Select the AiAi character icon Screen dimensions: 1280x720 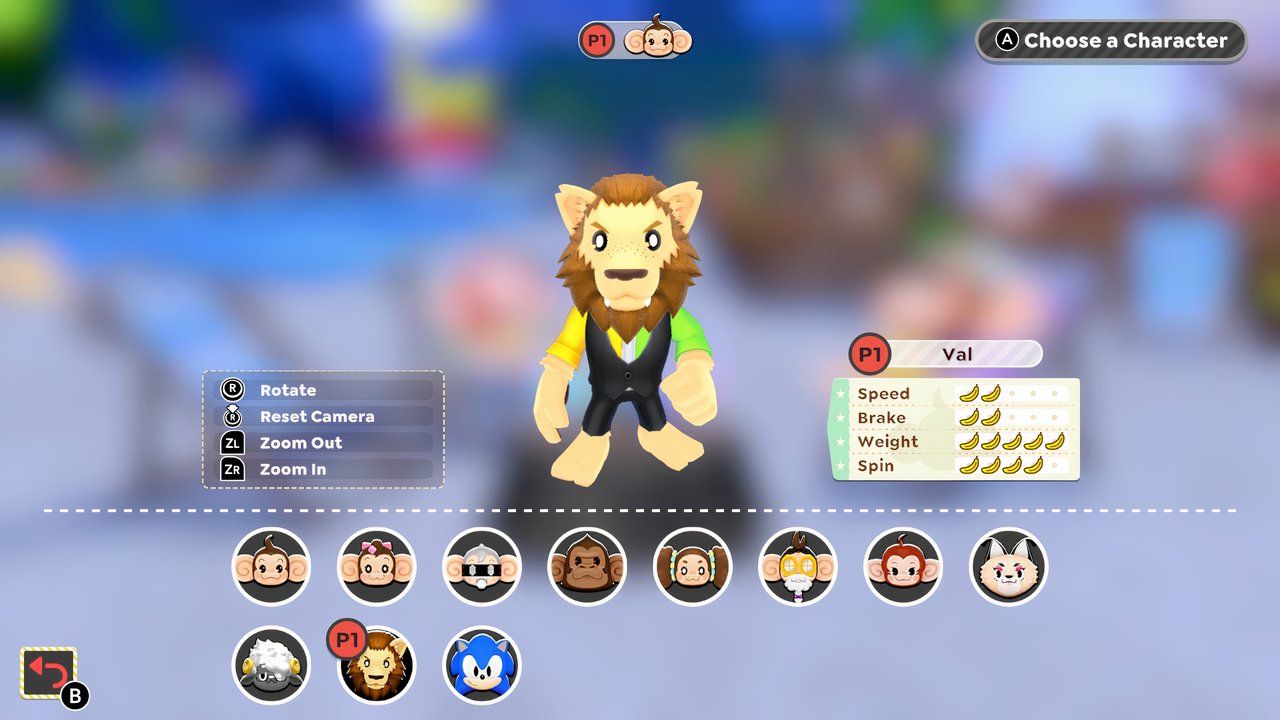[270, 566]
